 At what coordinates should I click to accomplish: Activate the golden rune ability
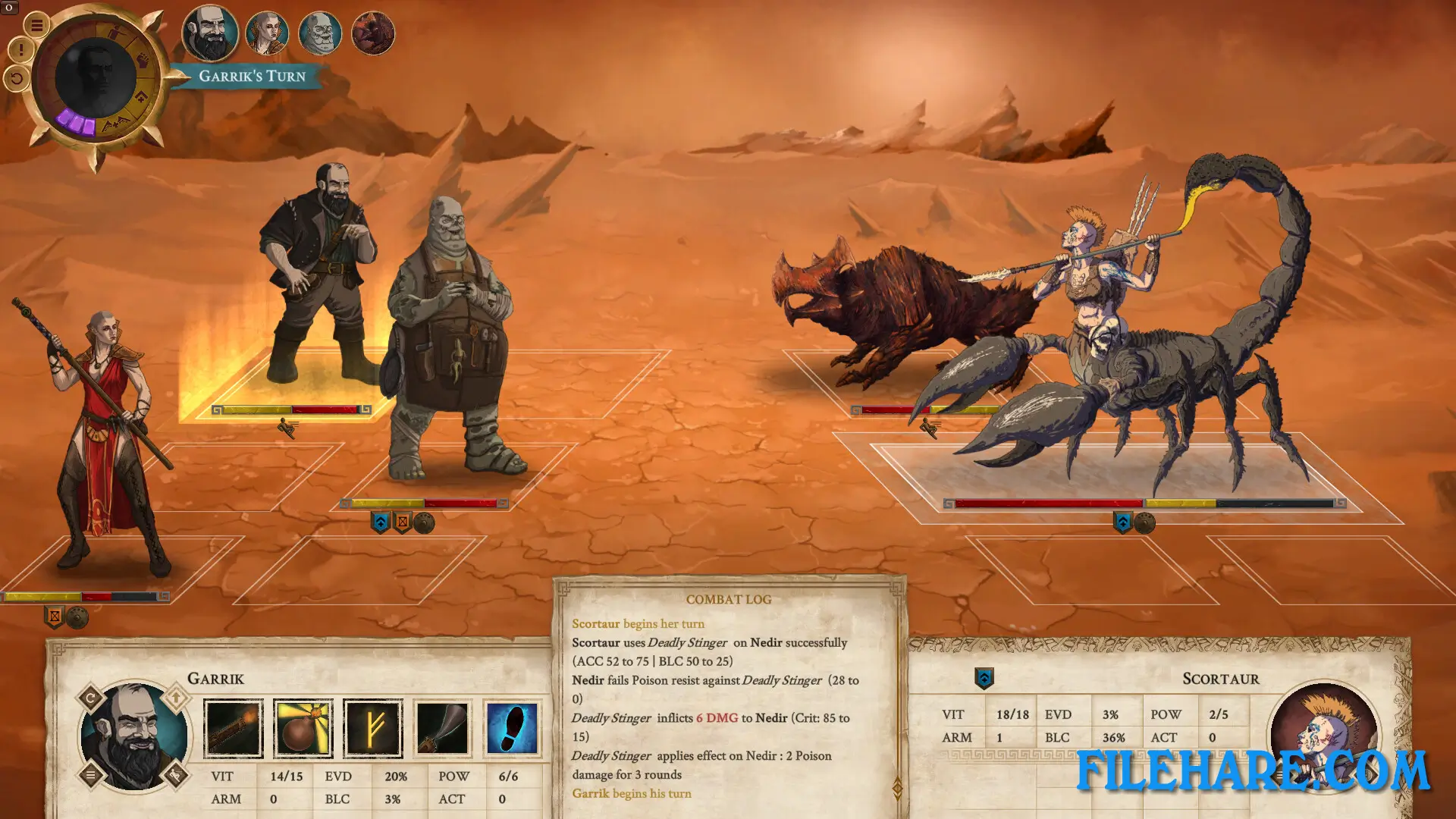[x=372, y=729]
